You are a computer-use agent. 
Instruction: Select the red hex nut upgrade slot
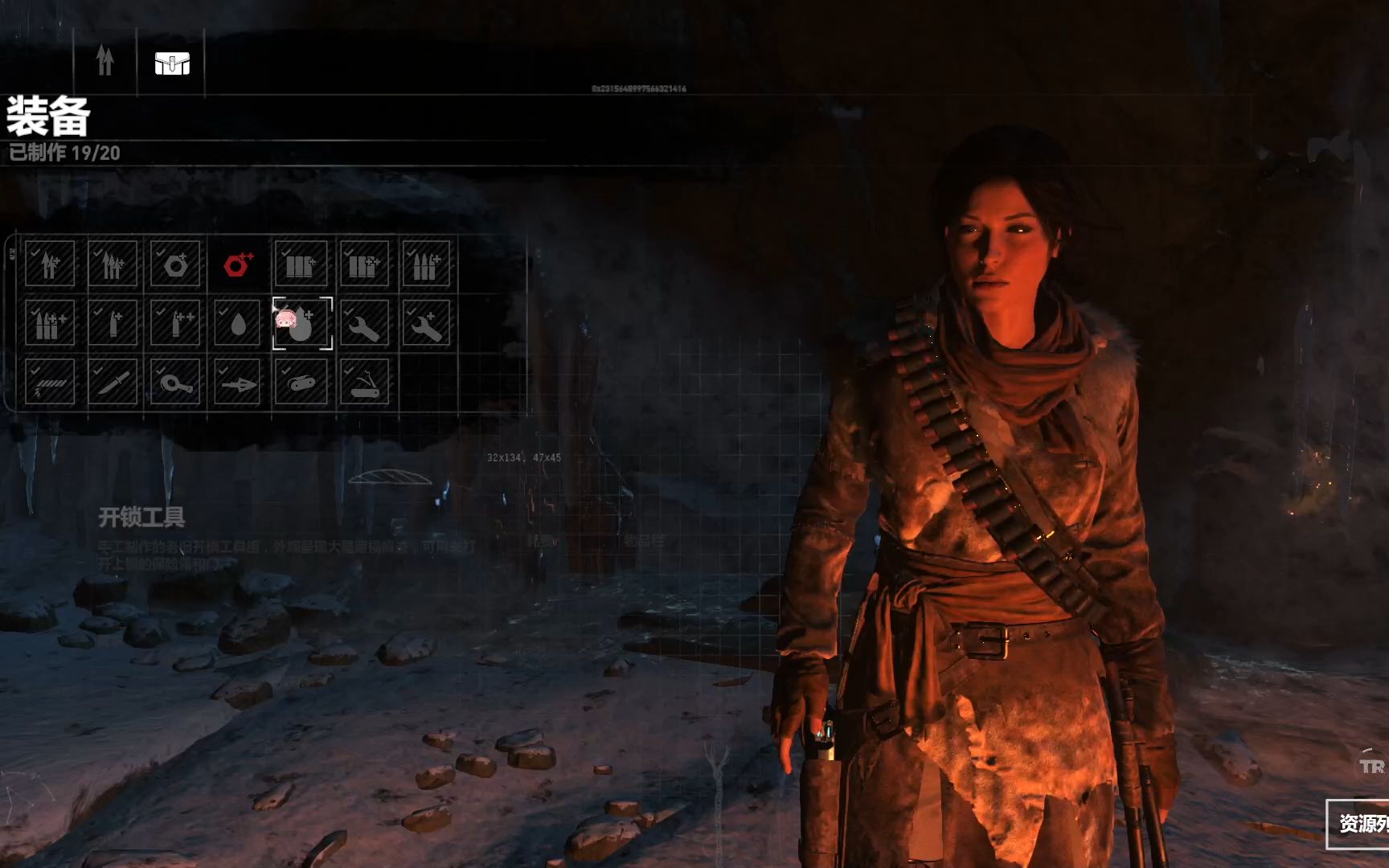(238, 264)
